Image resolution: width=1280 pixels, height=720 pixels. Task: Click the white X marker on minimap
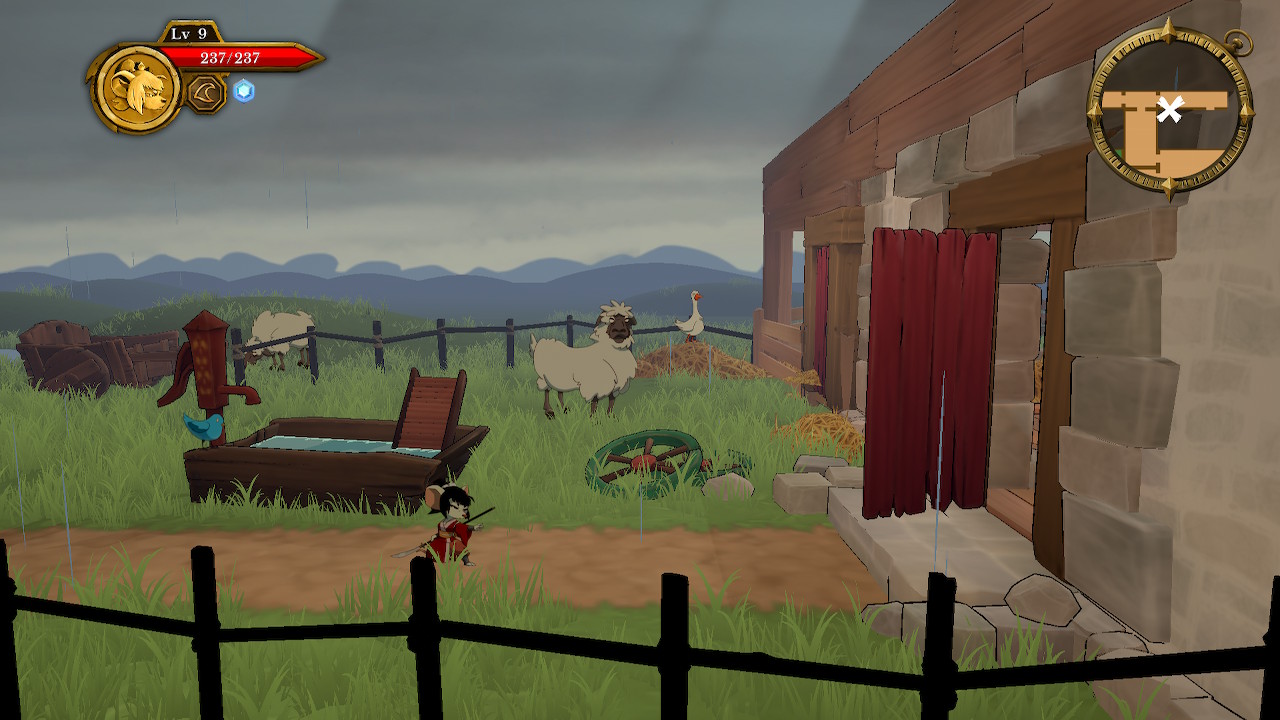pyautogui.click(x=1169, y=109)
